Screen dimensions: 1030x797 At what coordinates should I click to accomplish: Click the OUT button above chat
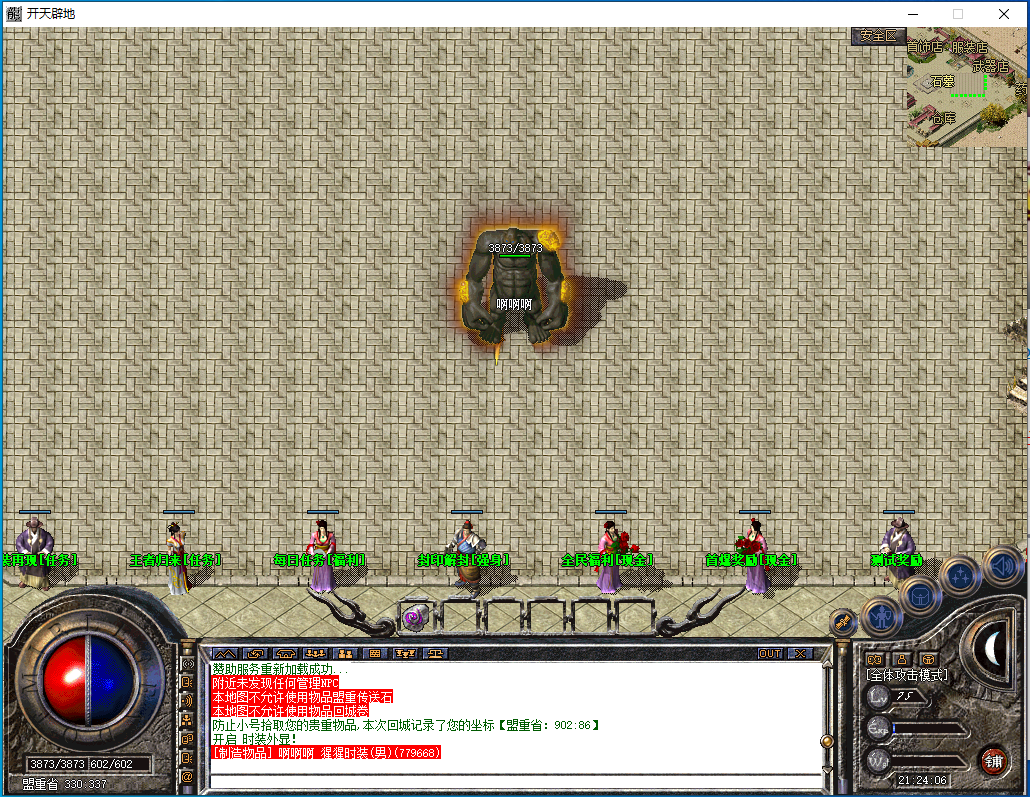pyautogui.click(x=770, y=653)
